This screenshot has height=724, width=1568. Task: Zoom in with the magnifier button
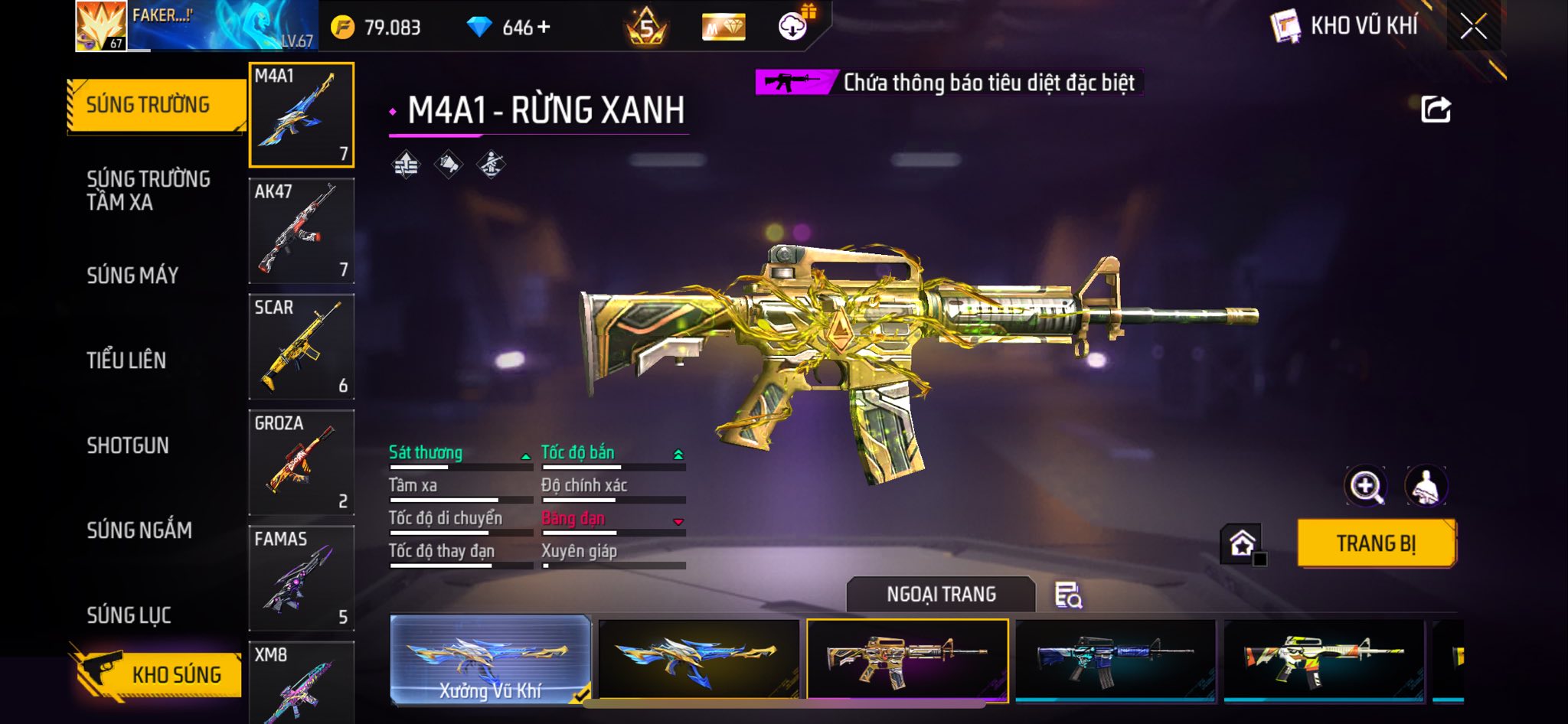coord(1365,486)
